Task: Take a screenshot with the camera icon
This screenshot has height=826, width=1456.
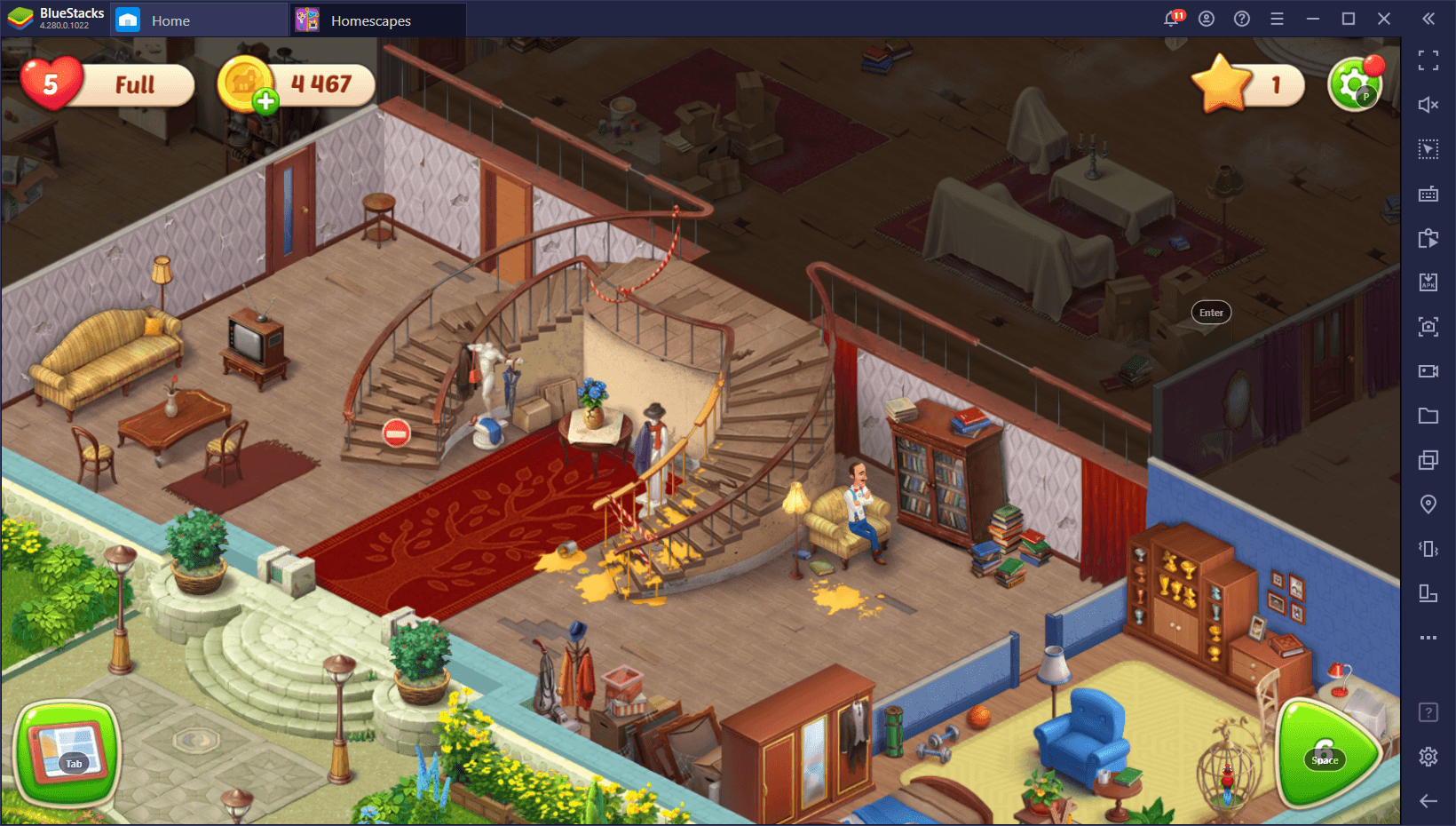Action: [1428, 327]
